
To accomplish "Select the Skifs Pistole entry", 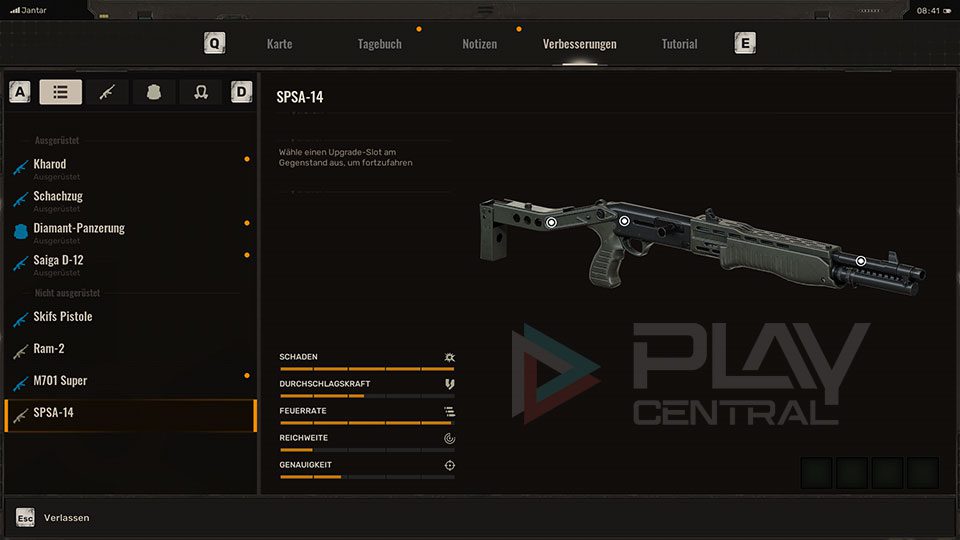I will point(63,317).
